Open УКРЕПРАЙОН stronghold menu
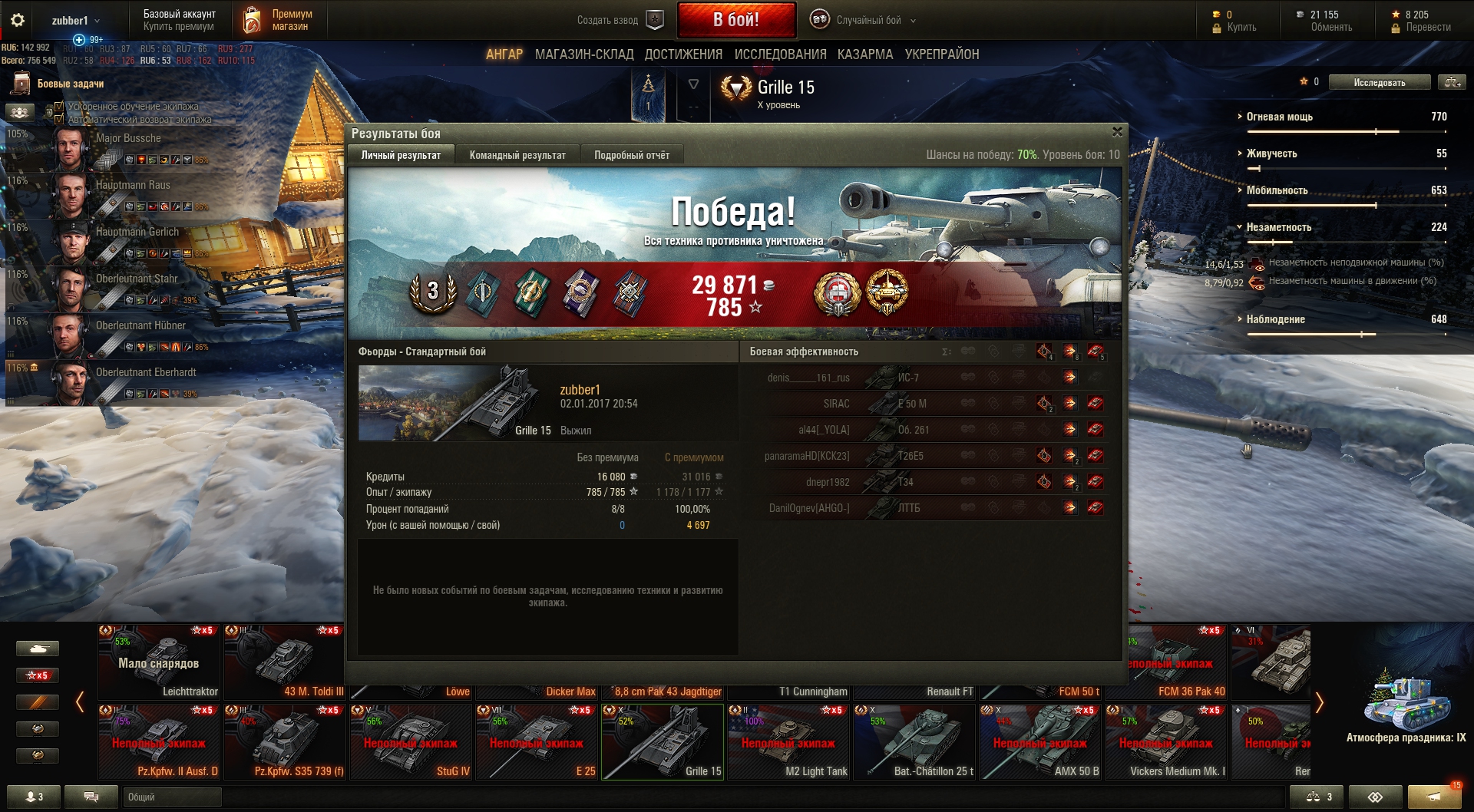Image resolution: width=1474 pixels, height=812 pixels. pos(941,54)
